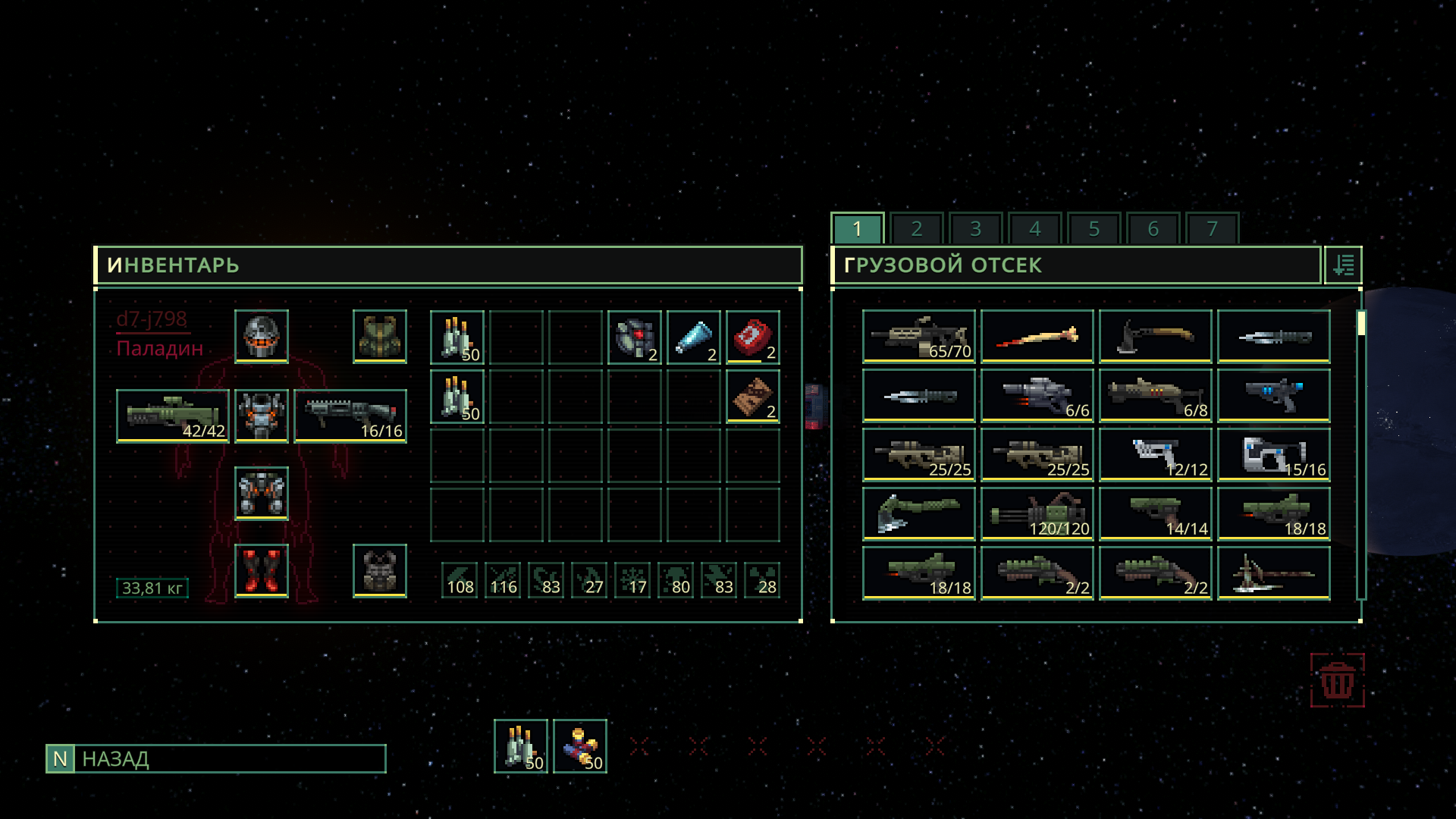Select cargo tab 7
This screenshot has width=1456, height=819.
1212,228
